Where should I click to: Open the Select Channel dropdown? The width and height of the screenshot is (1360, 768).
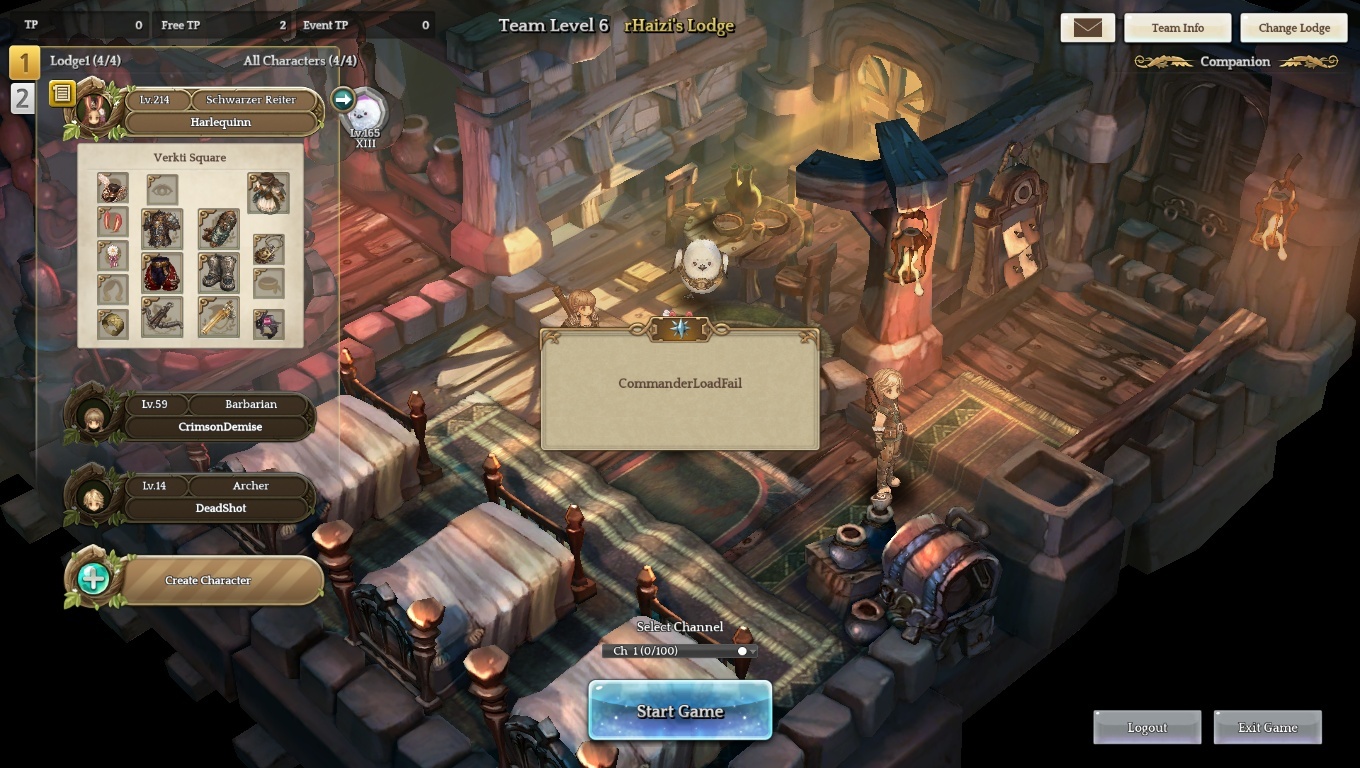pos(680,651)
